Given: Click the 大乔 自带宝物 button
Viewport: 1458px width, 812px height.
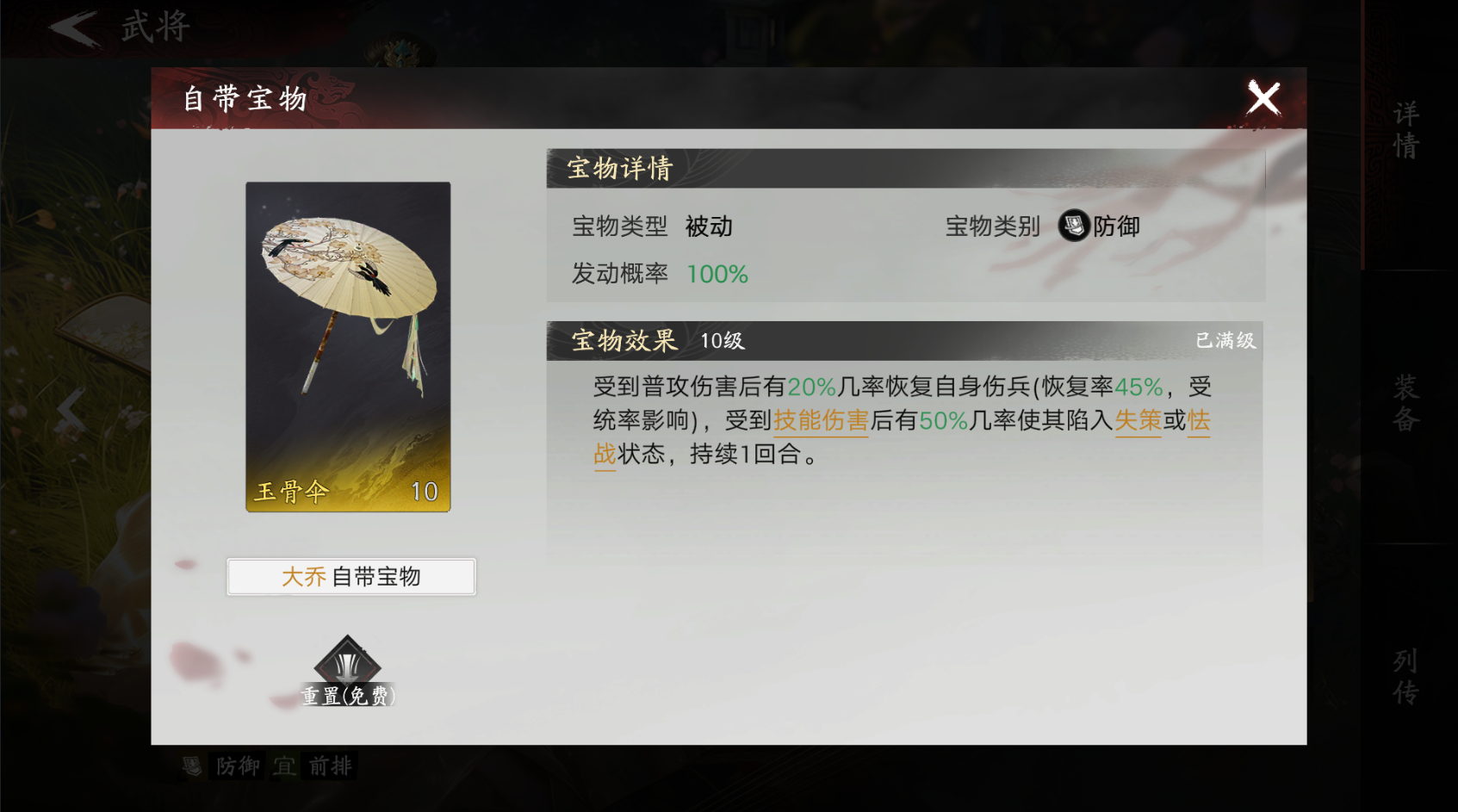Looking at the screenshot, I should (x=350, y=576).
